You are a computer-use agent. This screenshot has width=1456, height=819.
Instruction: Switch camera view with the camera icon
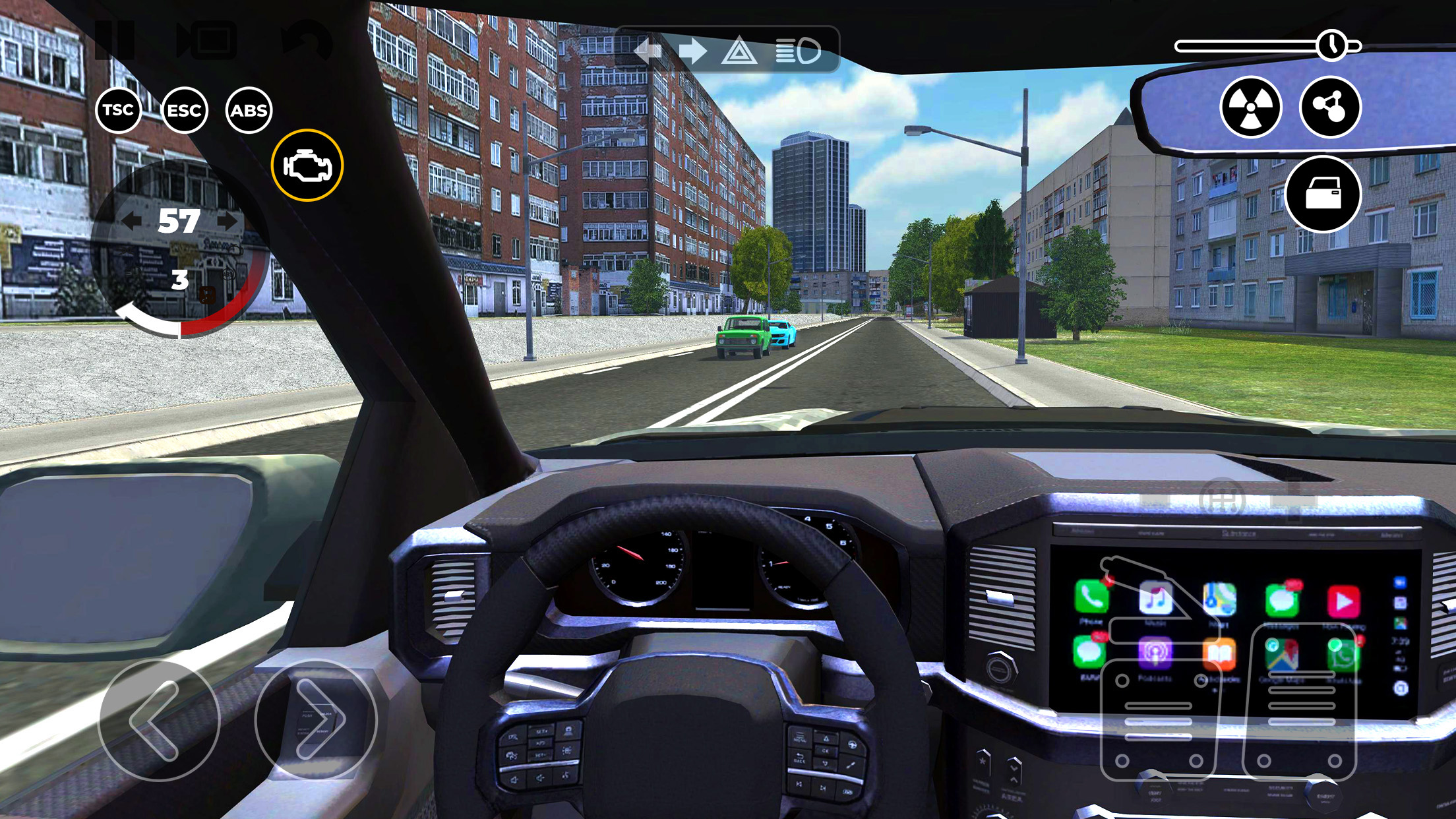[x=206, y=38]
